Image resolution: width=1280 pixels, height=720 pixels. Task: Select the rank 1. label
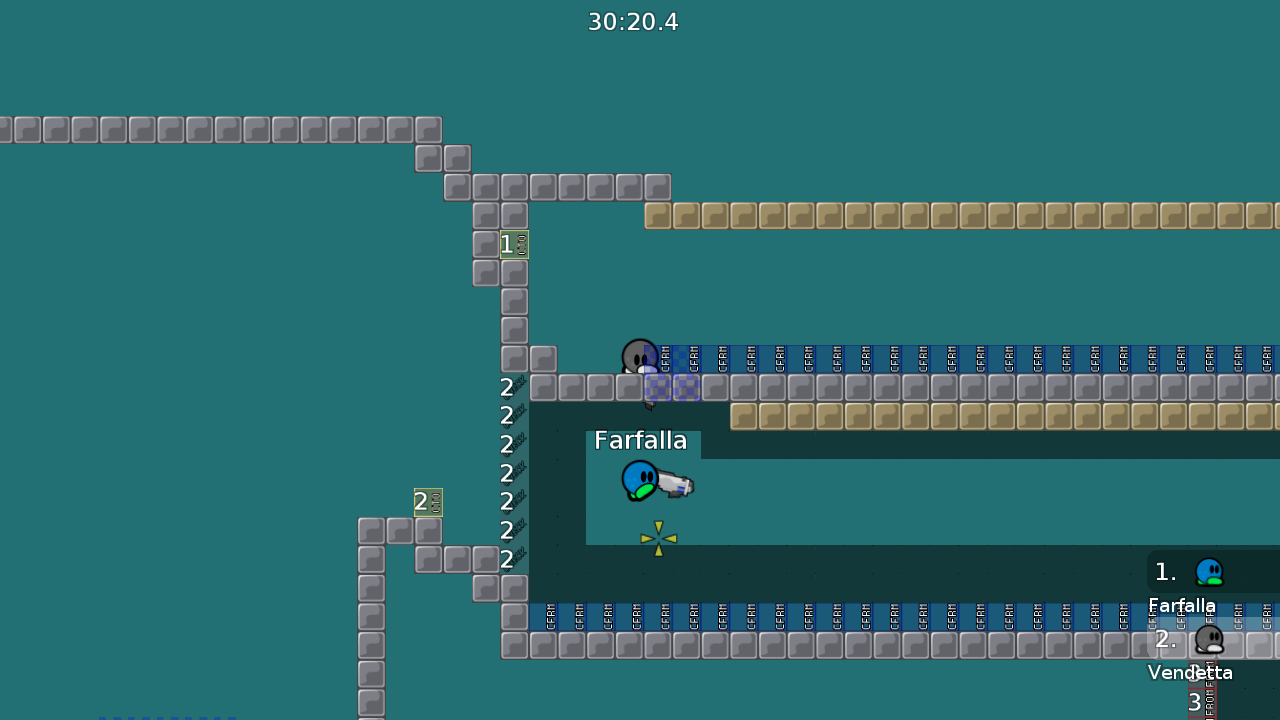click(1165, 571)
